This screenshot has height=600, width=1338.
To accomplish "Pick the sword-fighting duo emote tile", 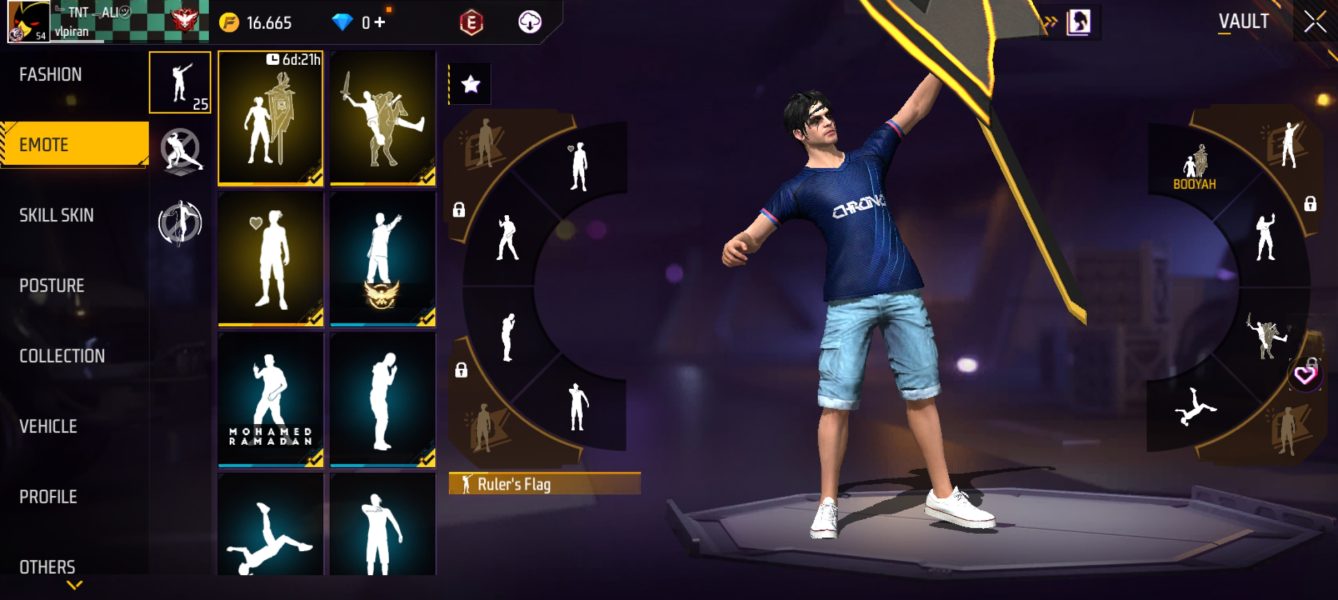I will click(383, 118).
